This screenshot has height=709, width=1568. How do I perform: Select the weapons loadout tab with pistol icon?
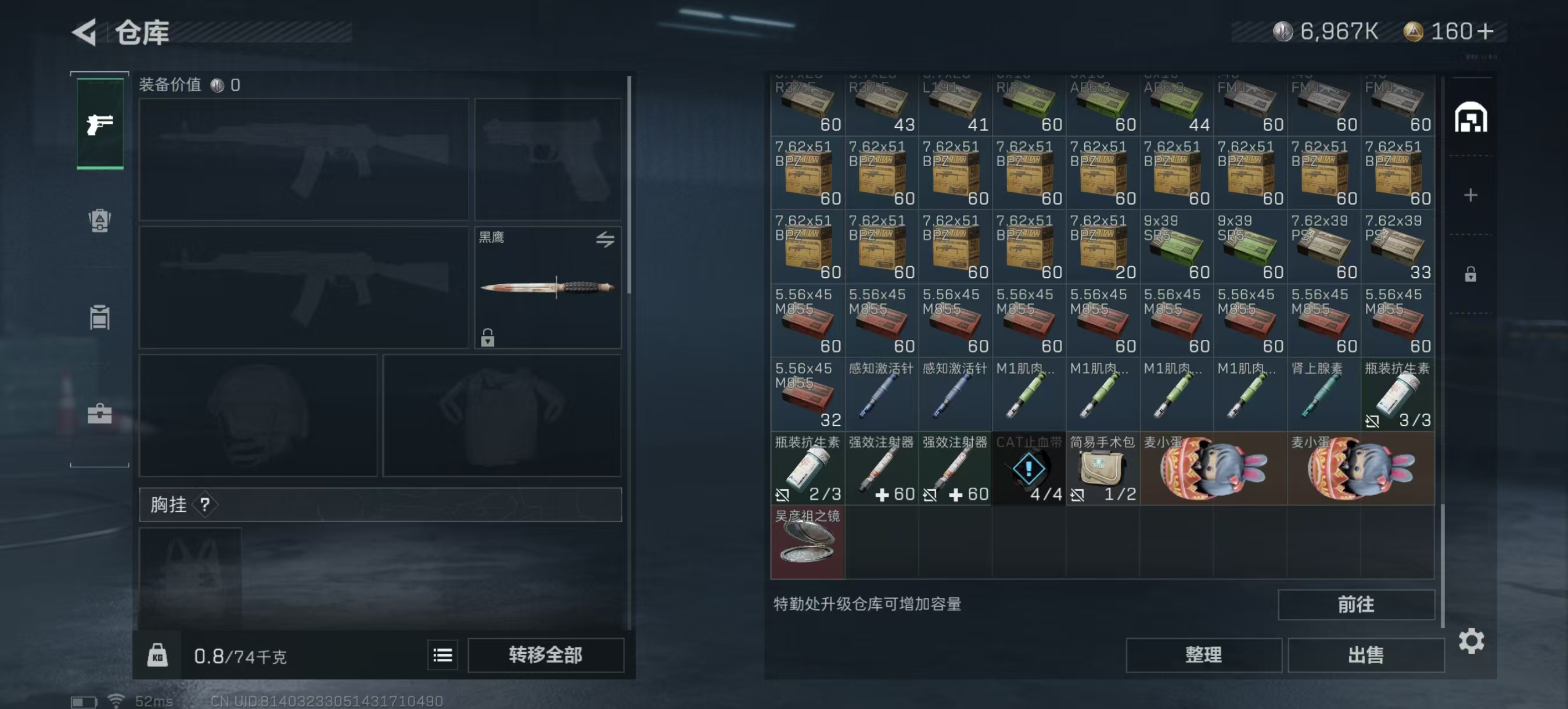coord(100,124)
